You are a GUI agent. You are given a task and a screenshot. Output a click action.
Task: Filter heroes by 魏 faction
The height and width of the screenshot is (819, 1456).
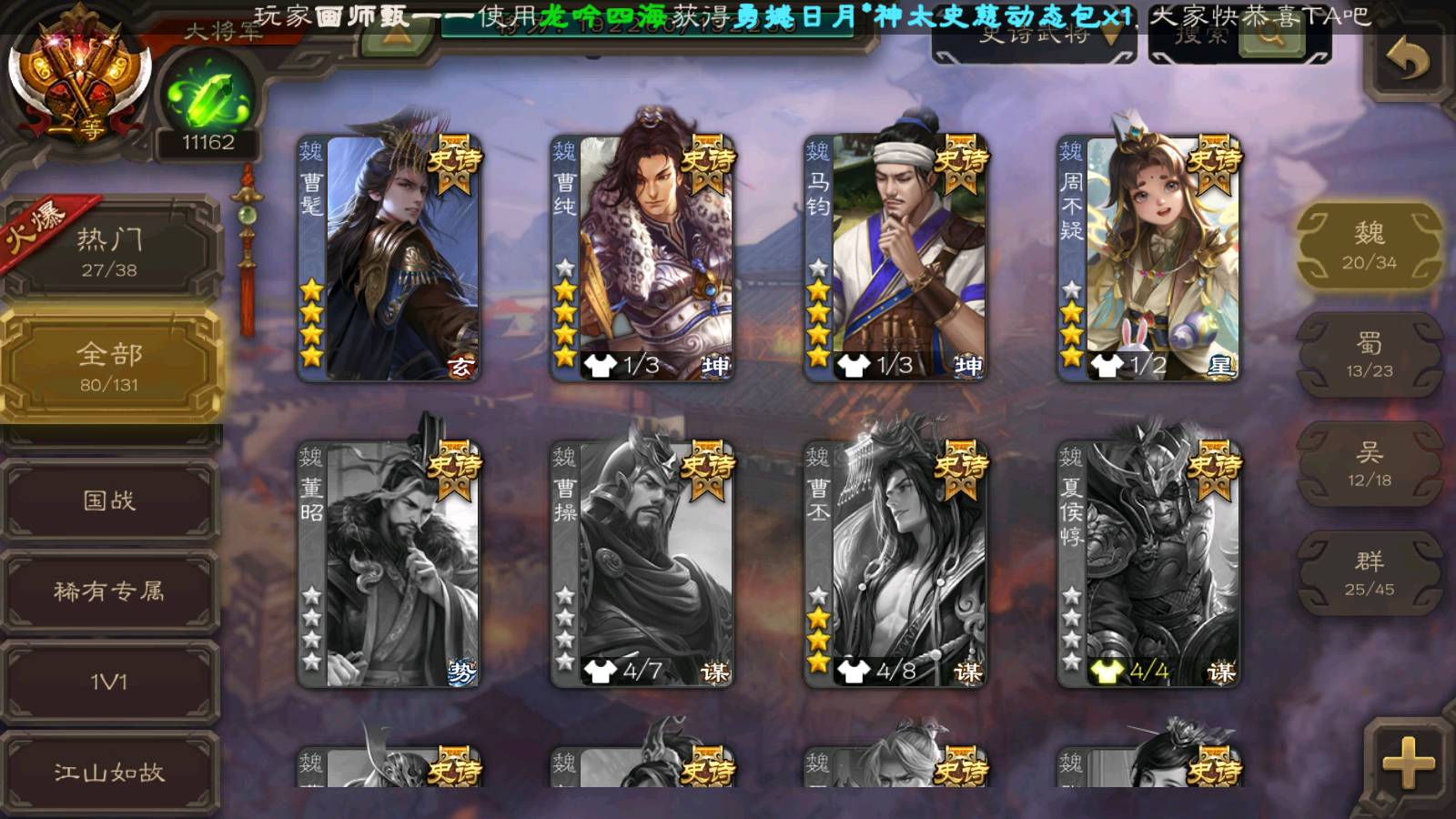point(1369,246)
